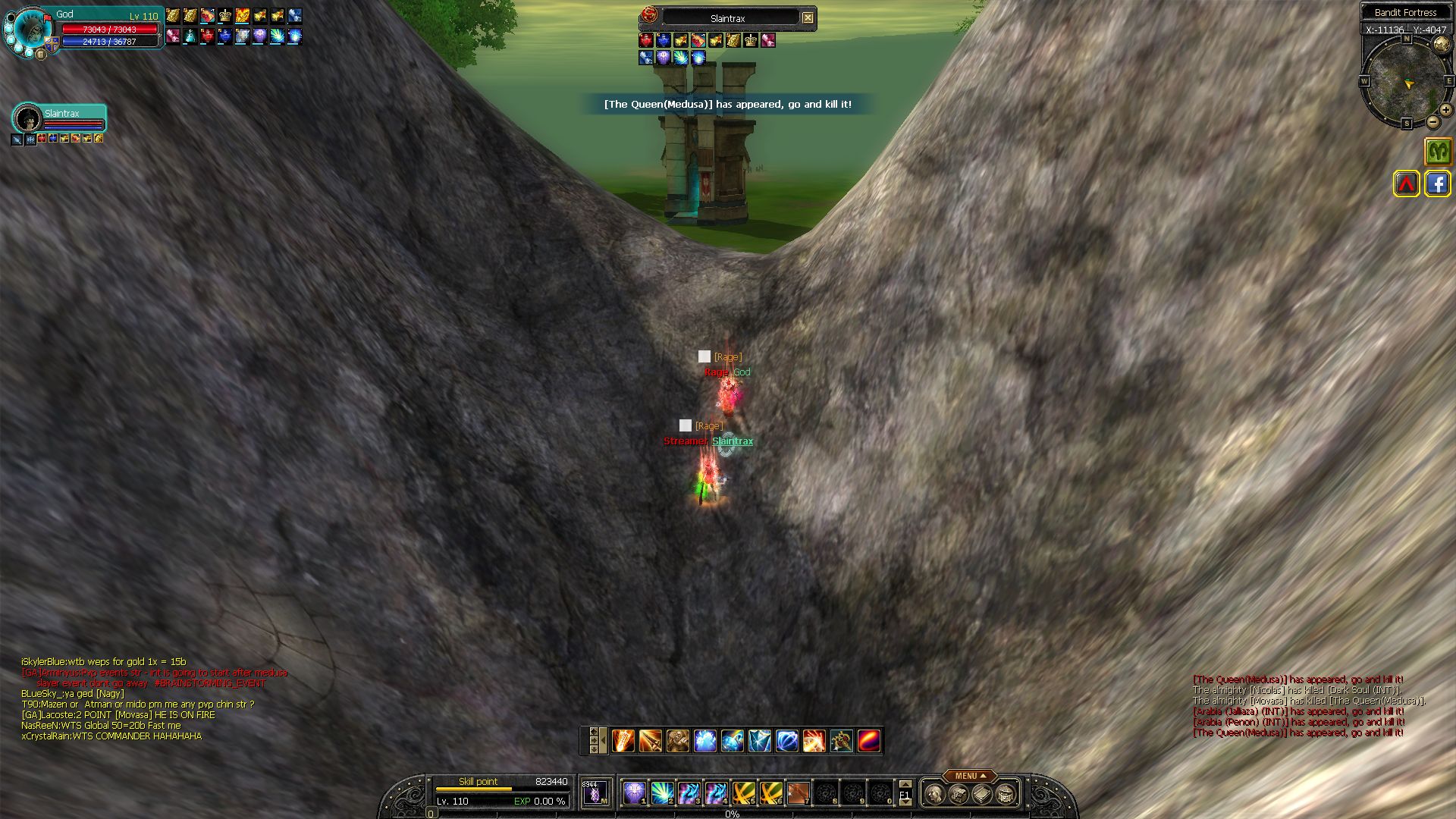Click the Facebook icon button

pyautogui.click(x=1438, y=184)
